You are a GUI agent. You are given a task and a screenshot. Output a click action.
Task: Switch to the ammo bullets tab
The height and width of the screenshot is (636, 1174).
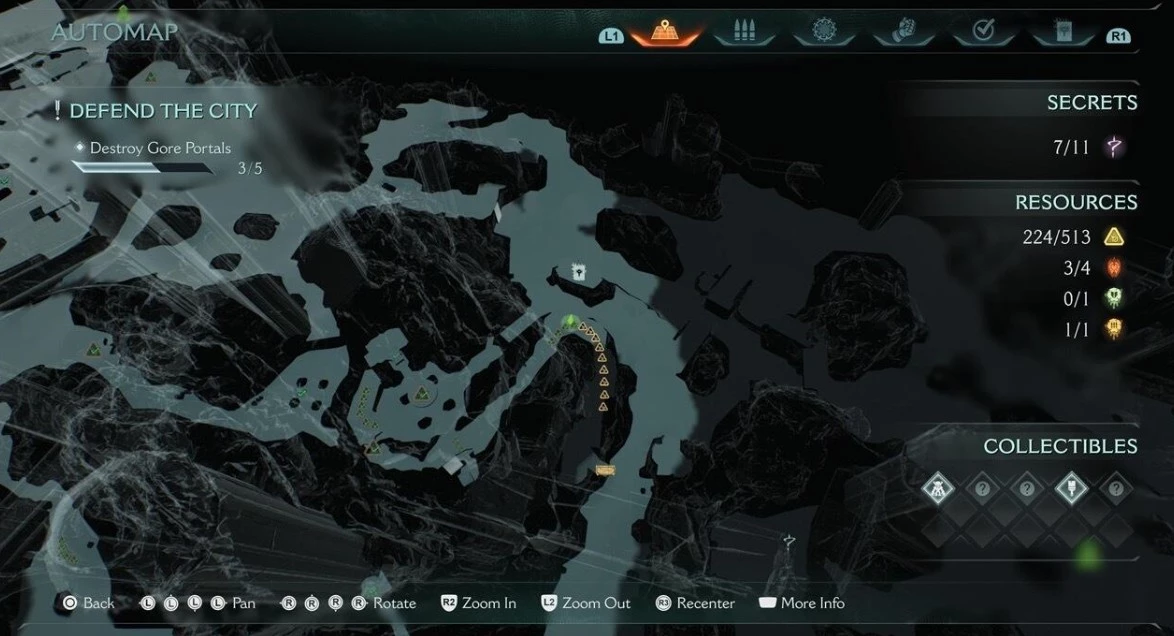coord(743,32)
